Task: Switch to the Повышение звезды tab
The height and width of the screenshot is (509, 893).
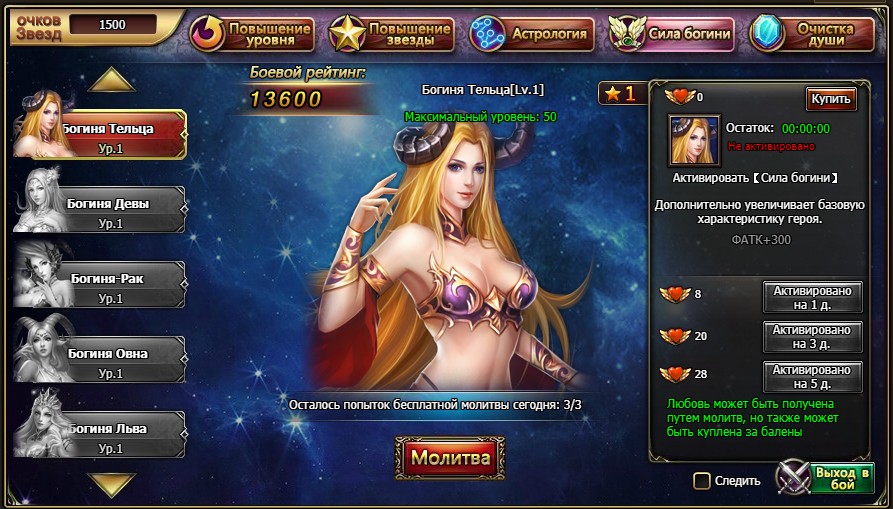Action: (x=393, y=33)
